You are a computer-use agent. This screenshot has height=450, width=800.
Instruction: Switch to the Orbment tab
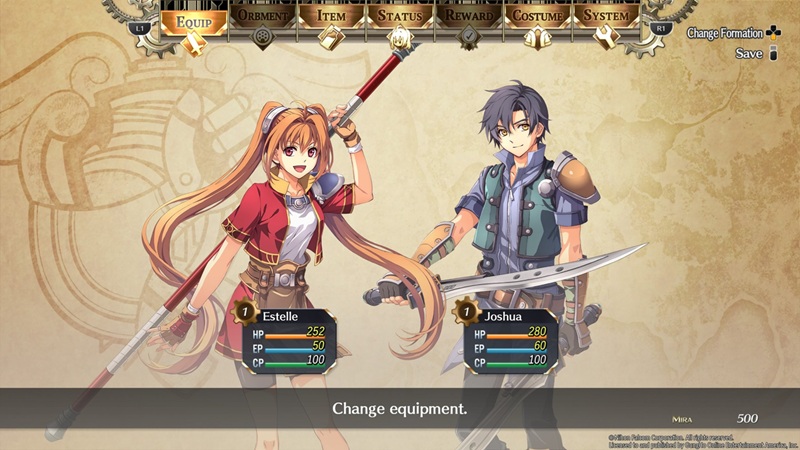click(263, 18)
